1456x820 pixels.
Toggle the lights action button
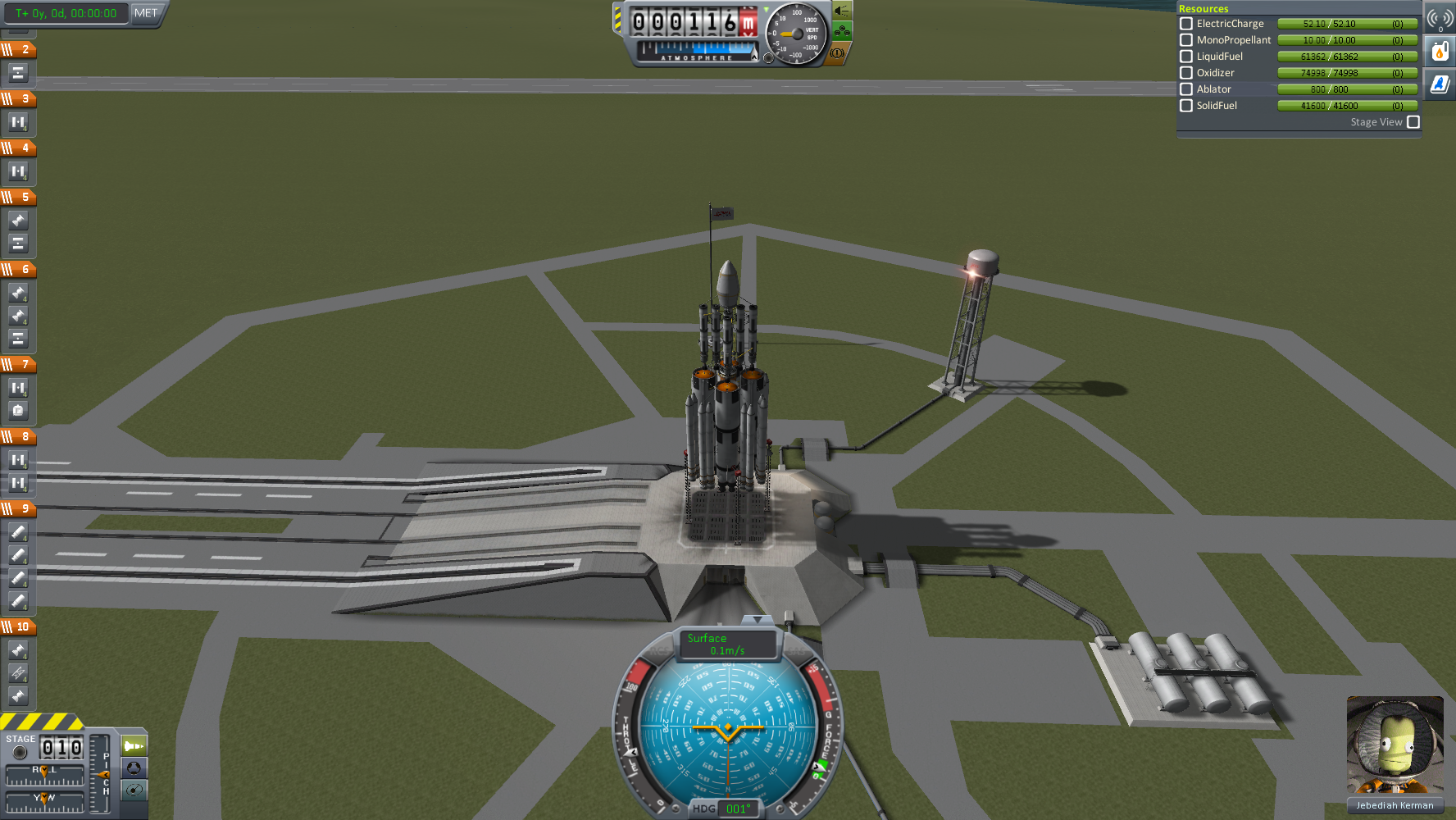[x=842, y=11]
